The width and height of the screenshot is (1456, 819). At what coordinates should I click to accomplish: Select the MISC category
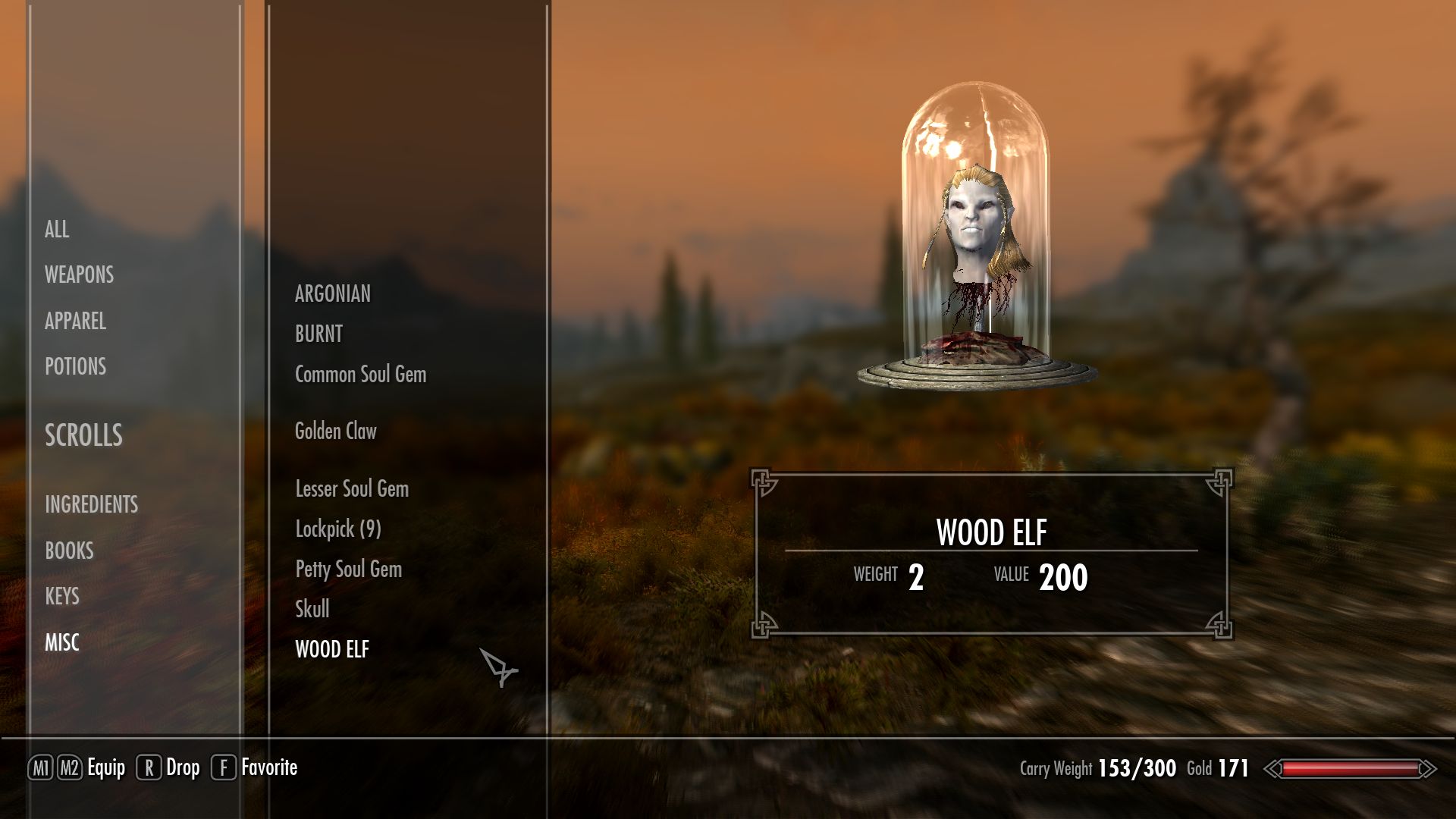click(62, 642)
